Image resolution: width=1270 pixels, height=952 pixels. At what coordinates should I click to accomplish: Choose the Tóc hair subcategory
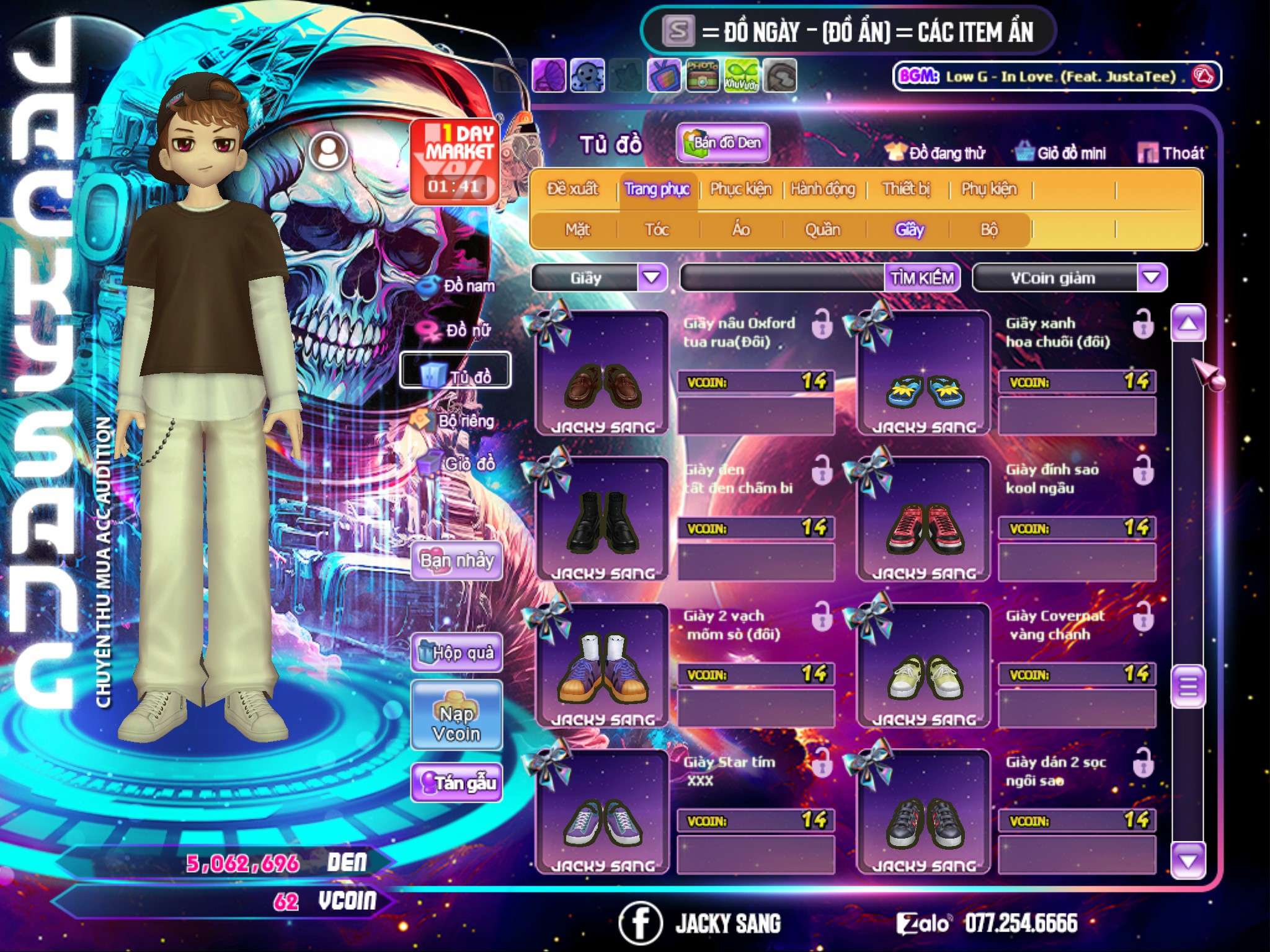(657, 230)
